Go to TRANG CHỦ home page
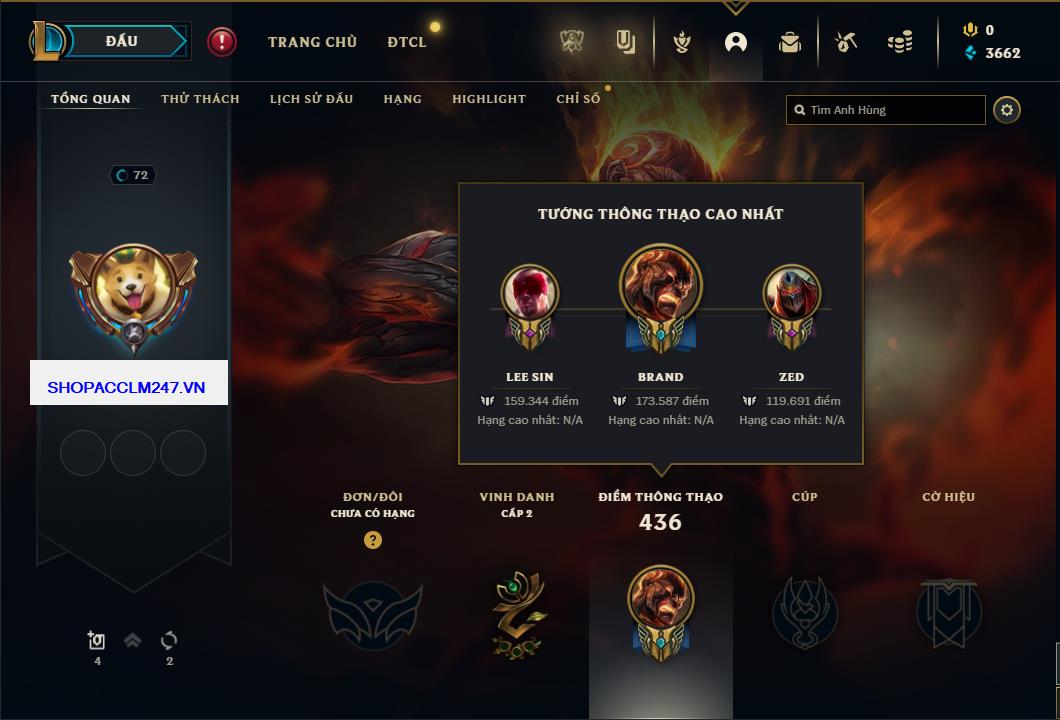The height and width of the screenshot is (720, 1060). coord(312,42)
